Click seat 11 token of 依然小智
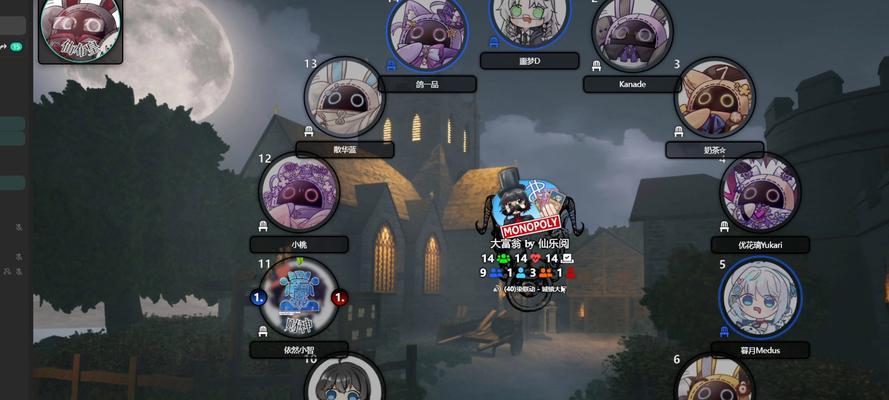Image resolution: width=889 pixels, height=400 pixels. coord(299,297)
